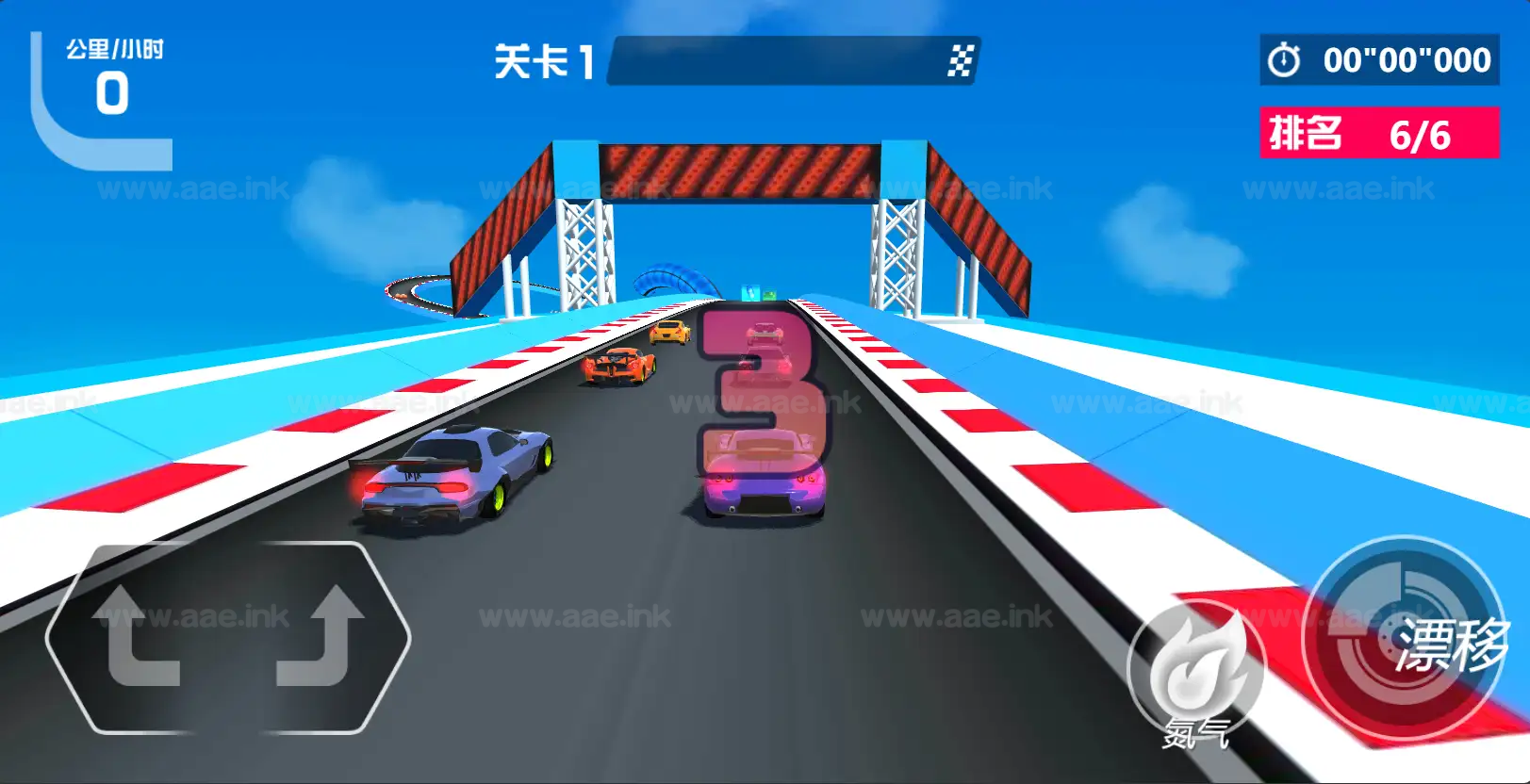Click the race progress bar

click(x=792, y=58)
